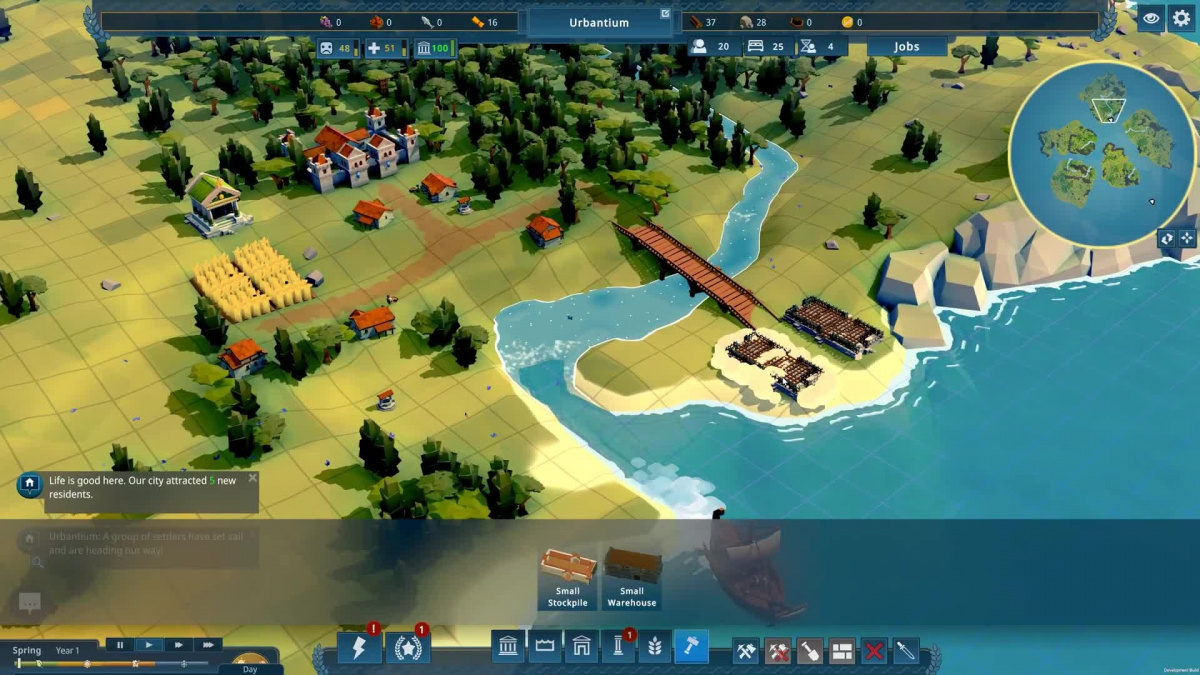Select the hammer storage build category
1200x675 pixels.
point(691,648)
